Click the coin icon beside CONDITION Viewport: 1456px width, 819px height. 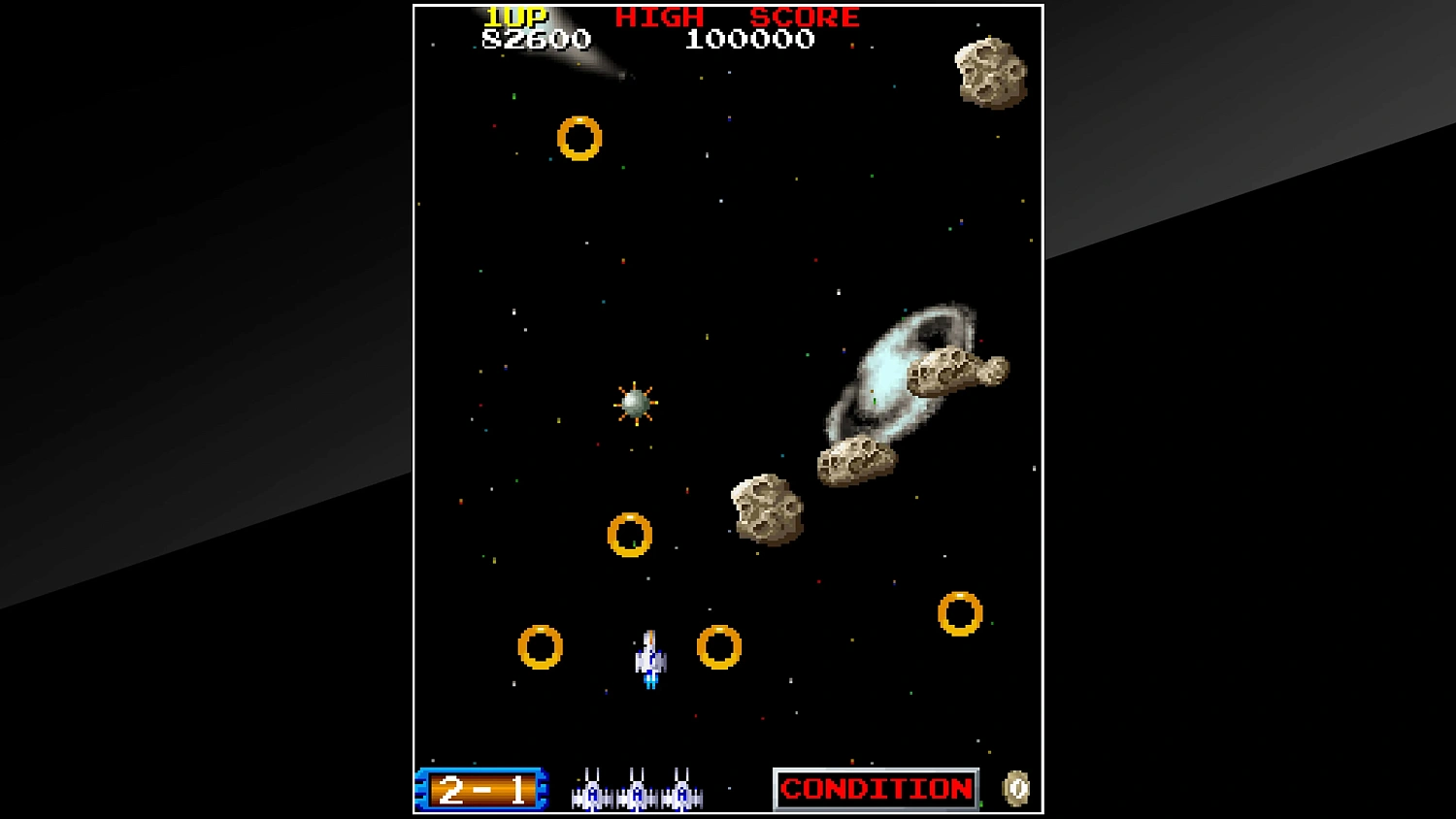[x=1015, y=788]
